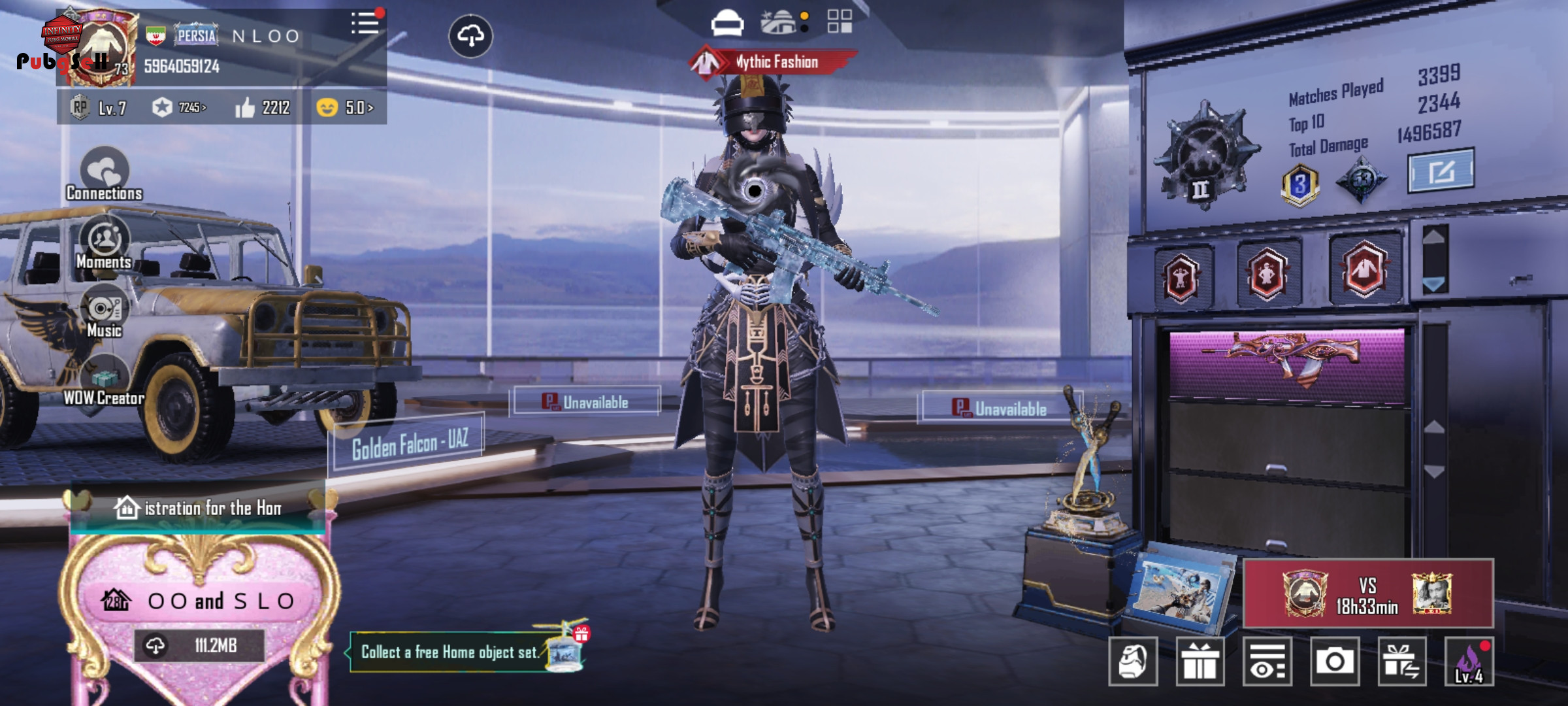Screen dimensions: 1568x706
Task: Take a photo with the camera icon
Action: (x=1334, y=662)
